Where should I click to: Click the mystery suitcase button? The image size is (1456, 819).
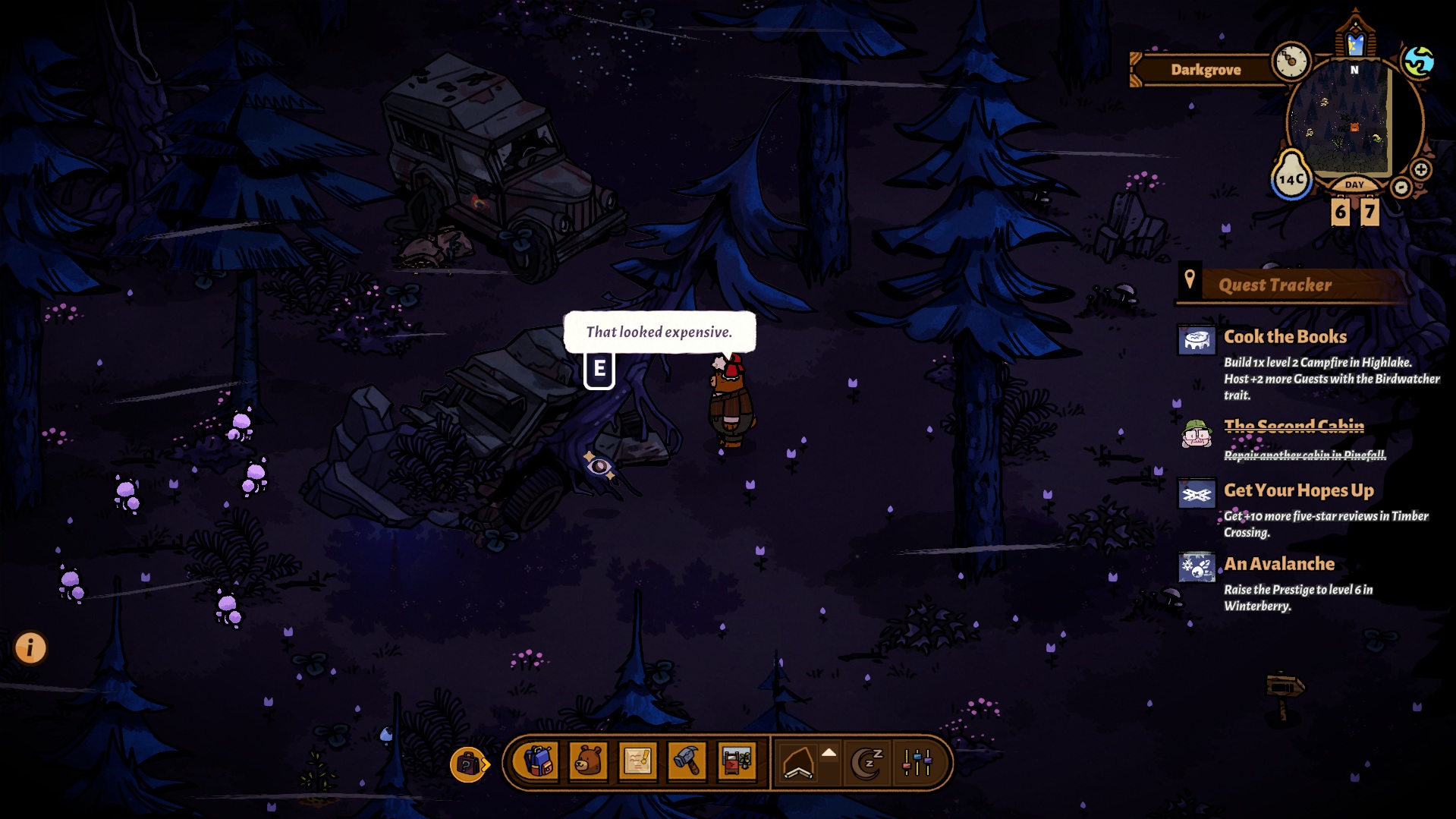[x=468, y=764]
